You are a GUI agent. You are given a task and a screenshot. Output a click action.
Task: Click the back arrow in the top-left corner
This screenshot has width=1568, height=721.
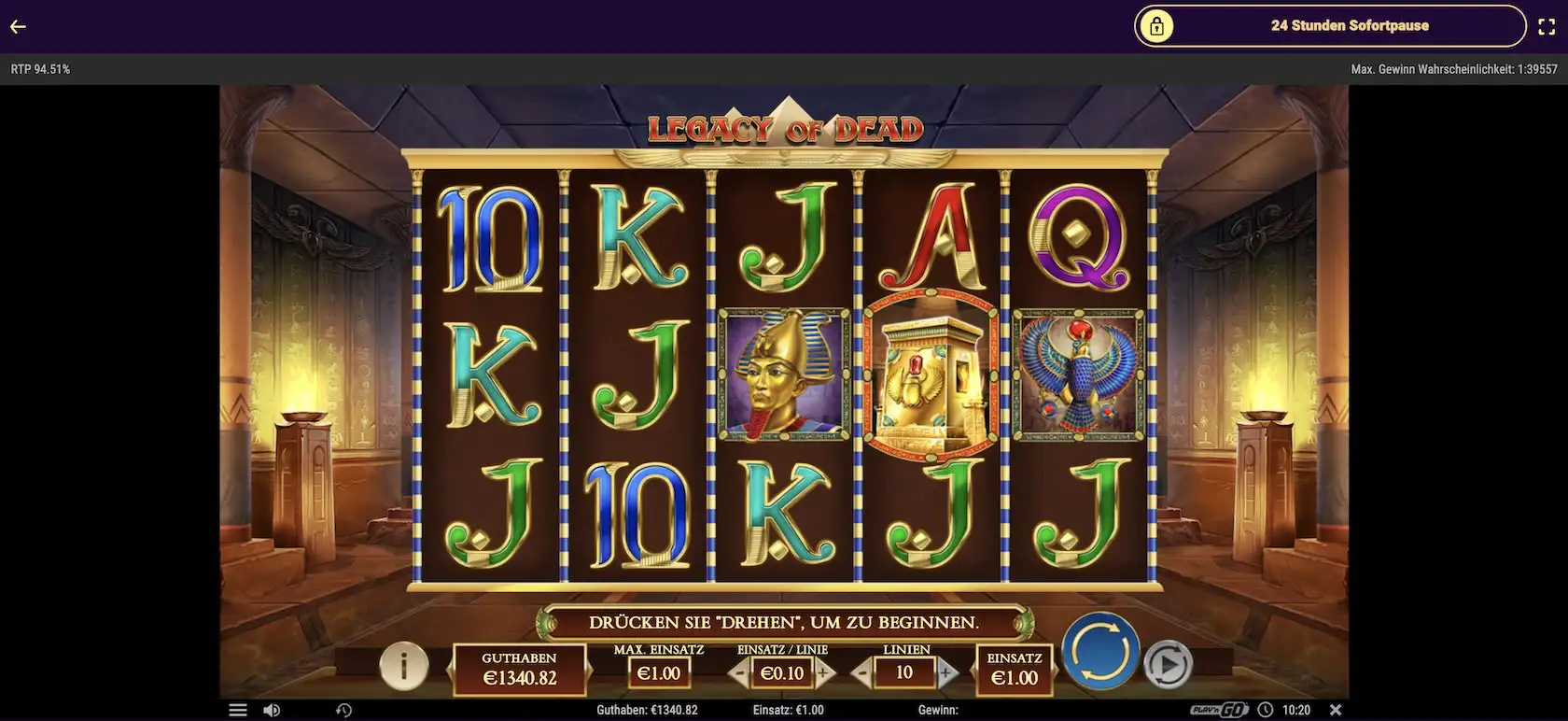tap(17, 25)
